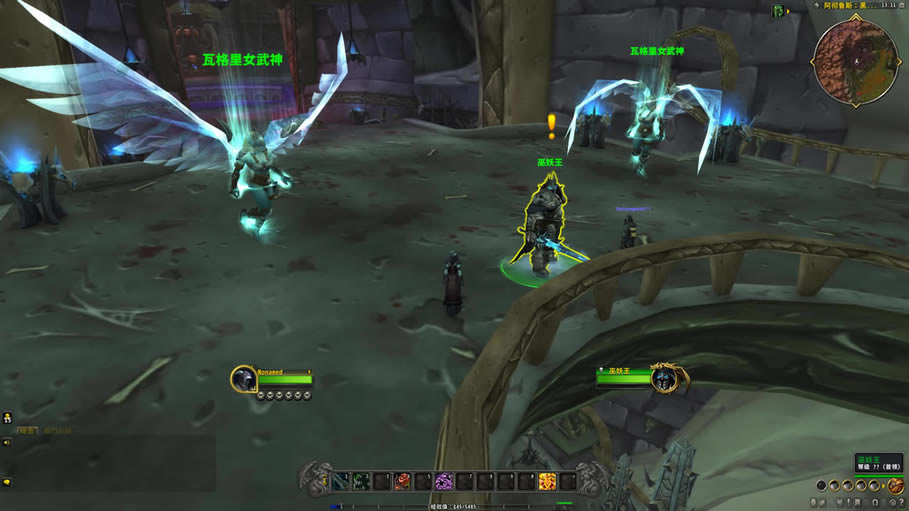Activate the red rose ability slot

[402, 482]
